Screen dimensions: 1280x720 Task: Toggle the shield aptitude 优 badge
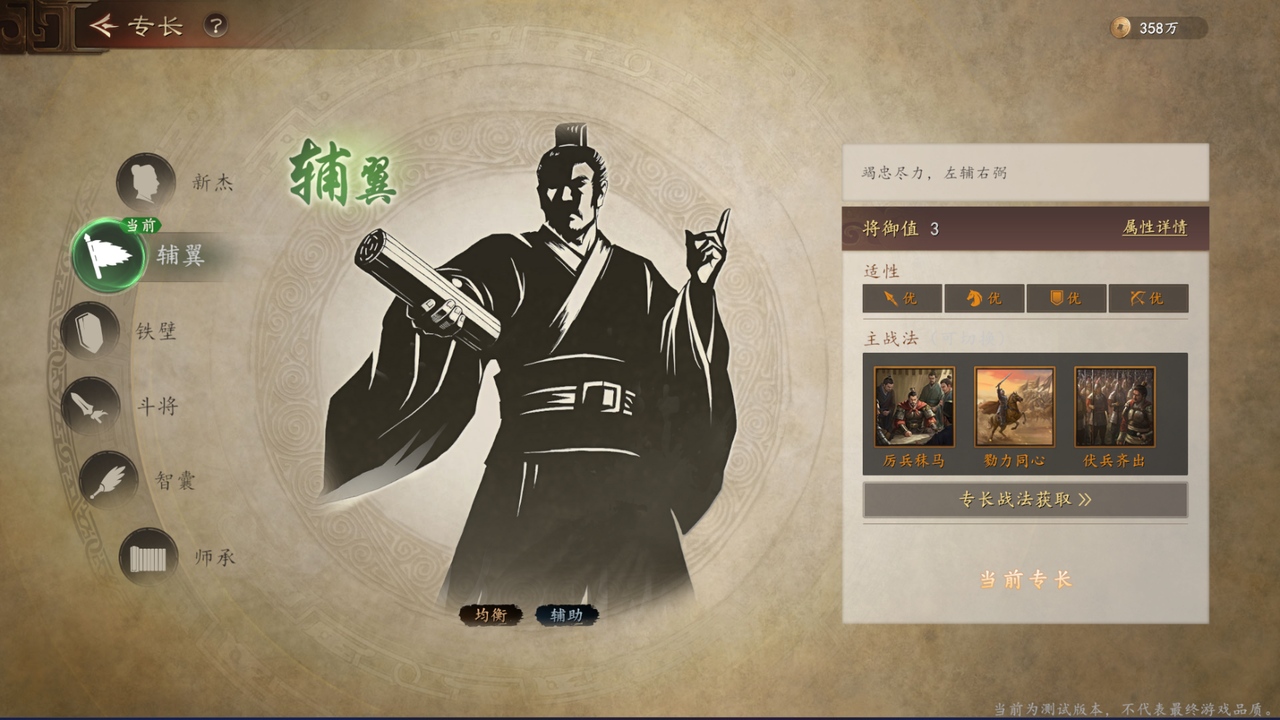pos(1065,298)
